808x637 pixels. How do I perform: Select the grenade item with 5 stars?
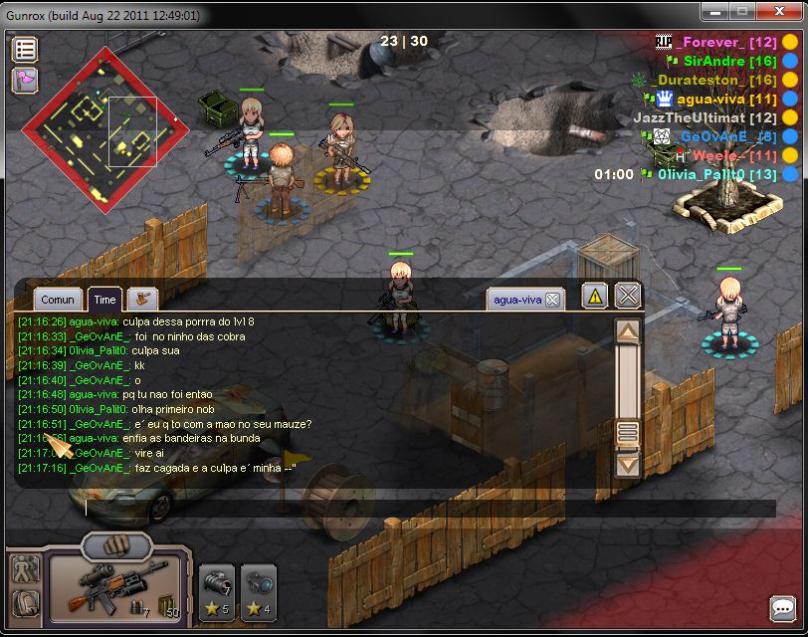pos(217,591)
